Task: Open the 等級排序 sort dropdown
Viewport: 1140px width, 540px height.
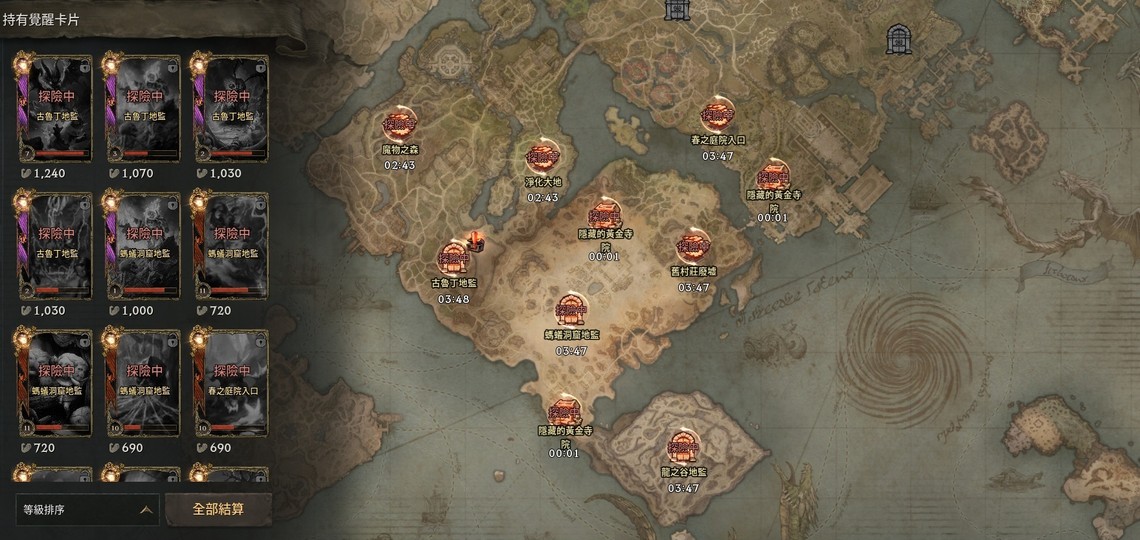Action: point(88,509)
